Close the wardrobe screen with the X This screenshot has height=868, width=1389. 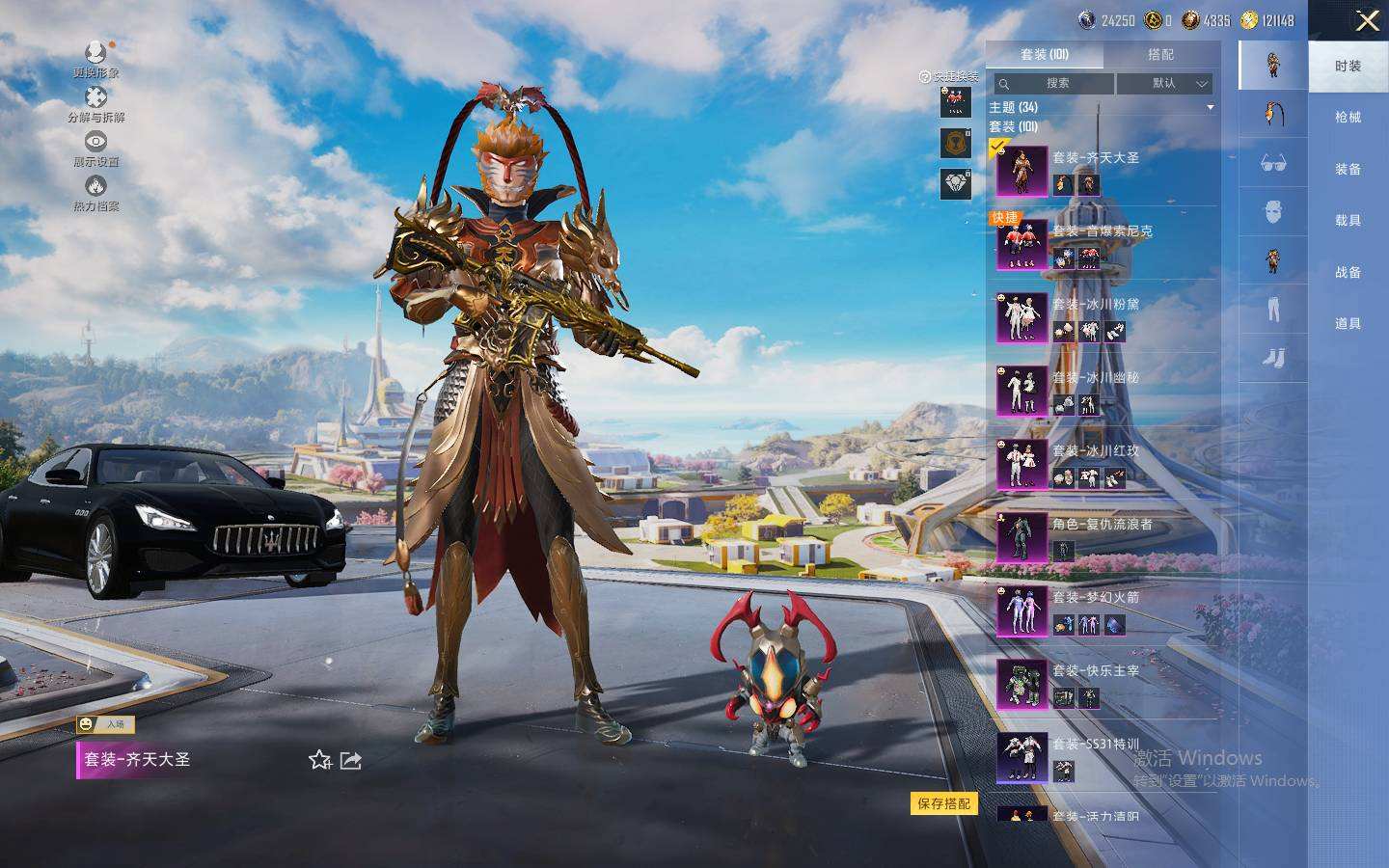click(x=1367, y=21)
